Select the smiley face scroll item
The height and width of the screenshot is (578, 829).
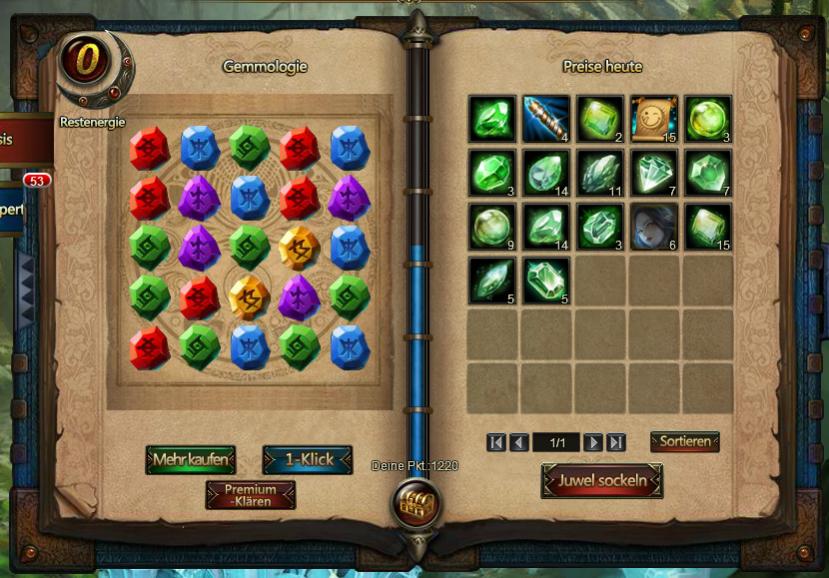click(x=654, y=119)
